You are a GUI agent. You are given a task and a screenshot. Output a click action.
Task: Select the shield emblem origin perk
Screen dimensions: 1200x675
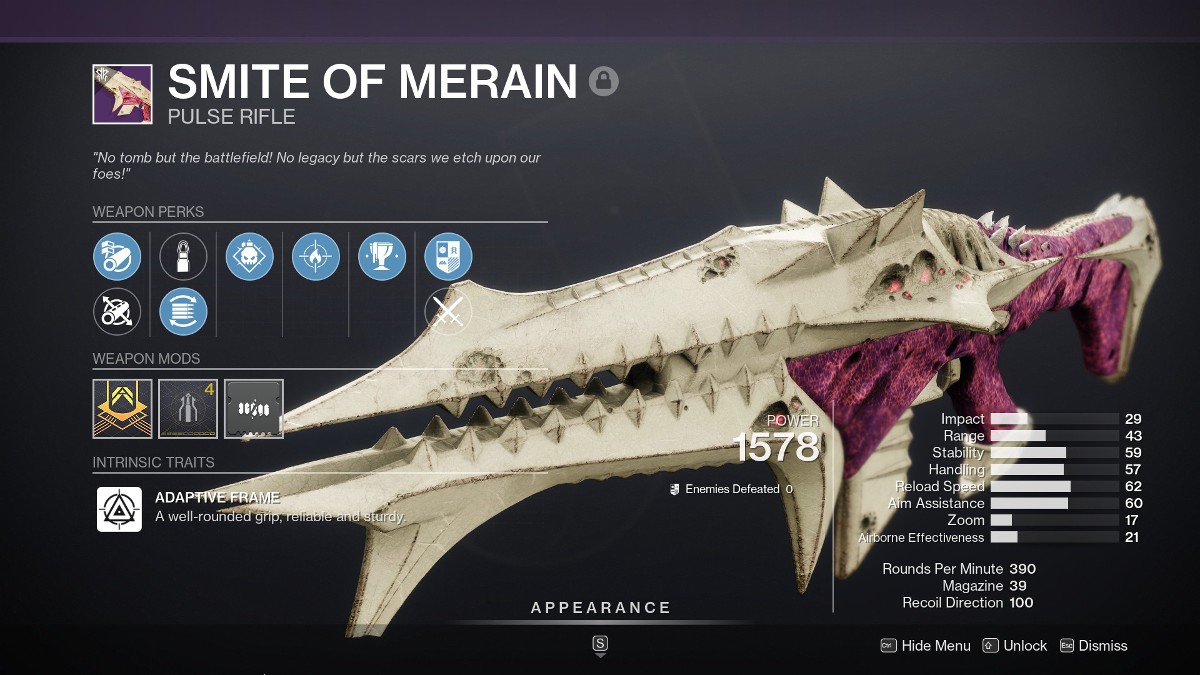click(448, 256)
